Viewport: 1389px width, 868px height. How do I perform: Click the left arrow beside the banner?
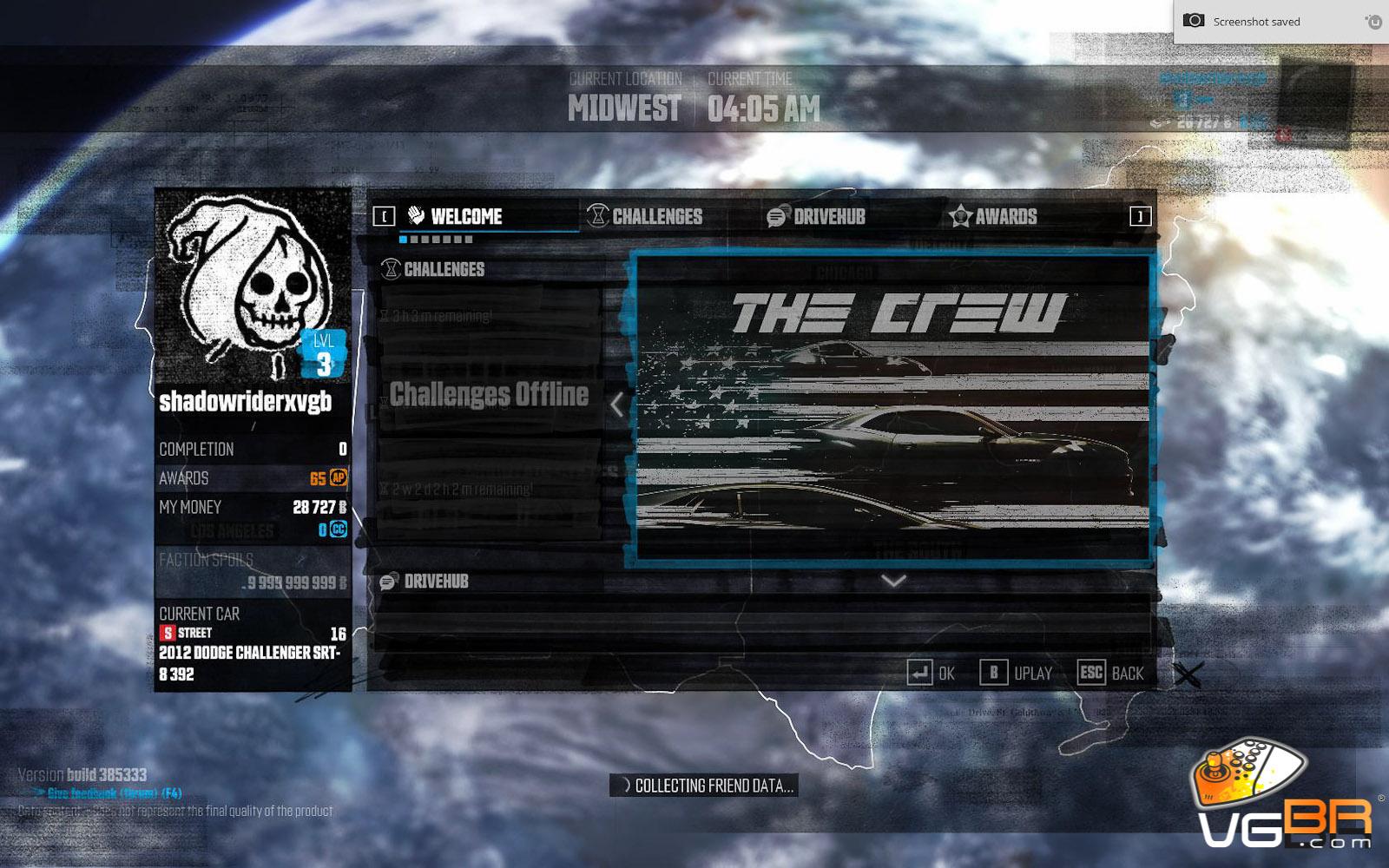[x=616, y=404]
